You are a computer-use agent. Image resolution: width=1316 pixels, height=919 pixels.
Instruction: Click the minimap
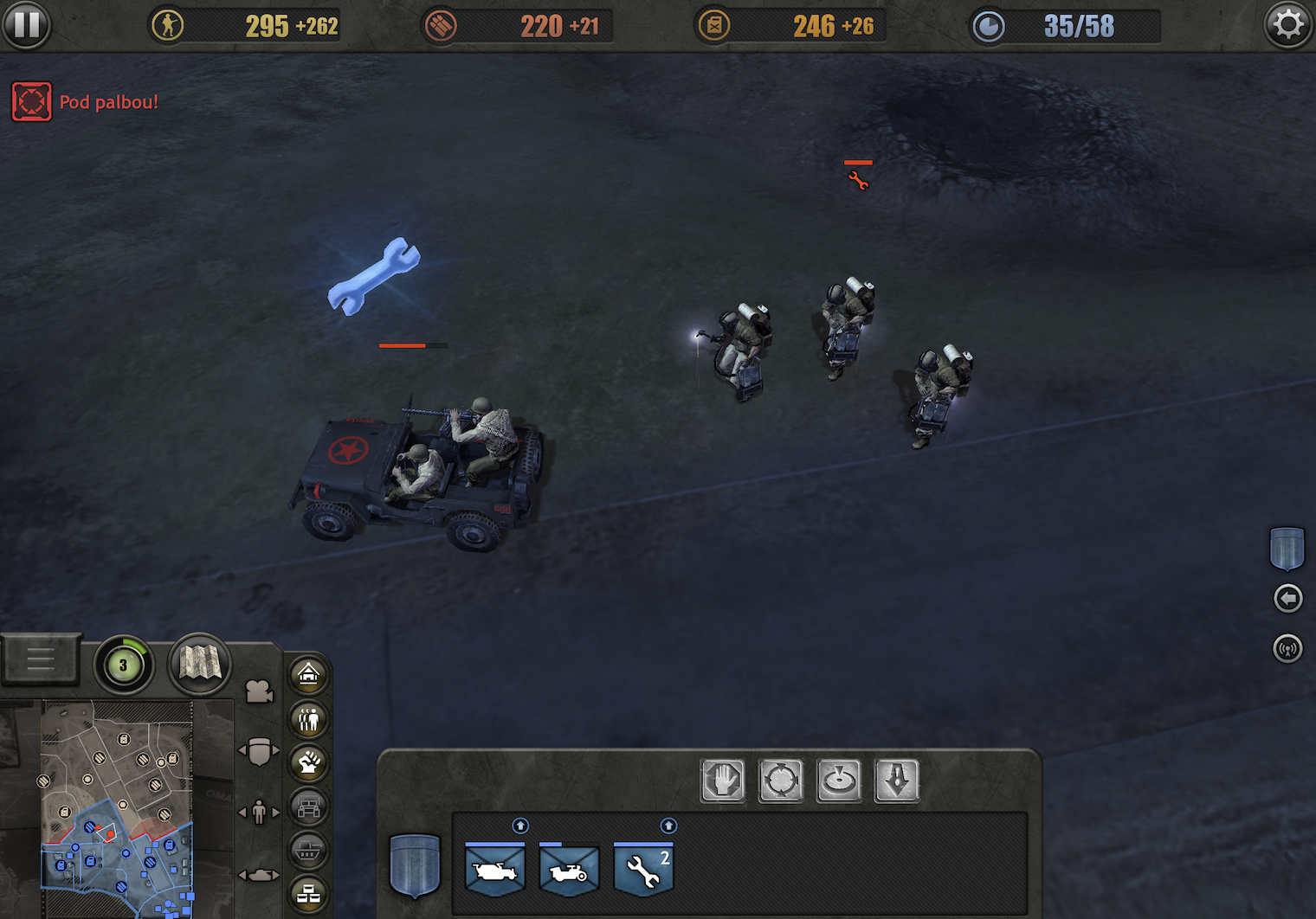[x=117, y=809]
